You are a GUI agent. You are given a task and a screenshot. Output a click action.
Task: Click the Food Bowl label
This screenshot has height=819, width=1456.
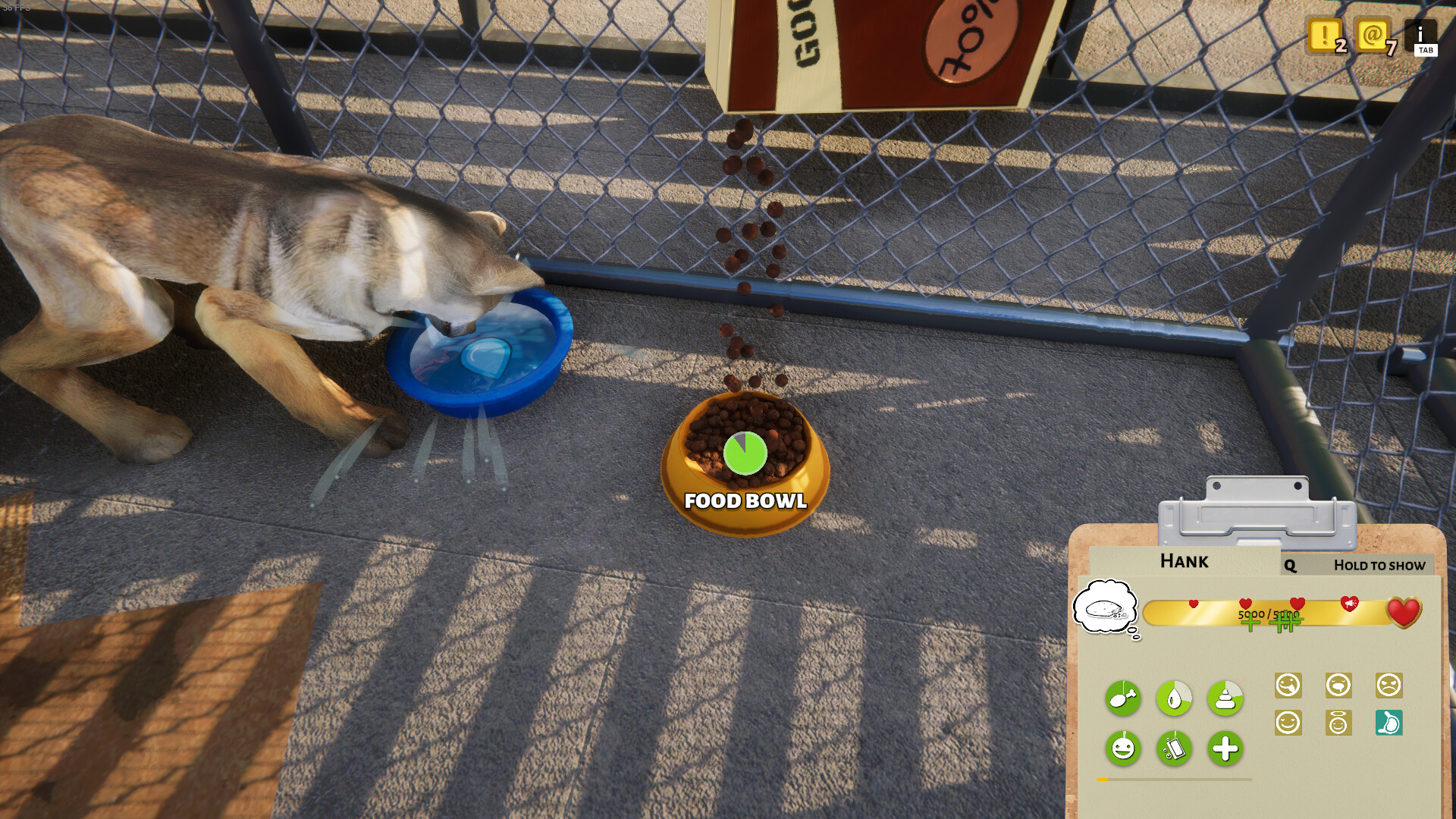tap(745, 501)
